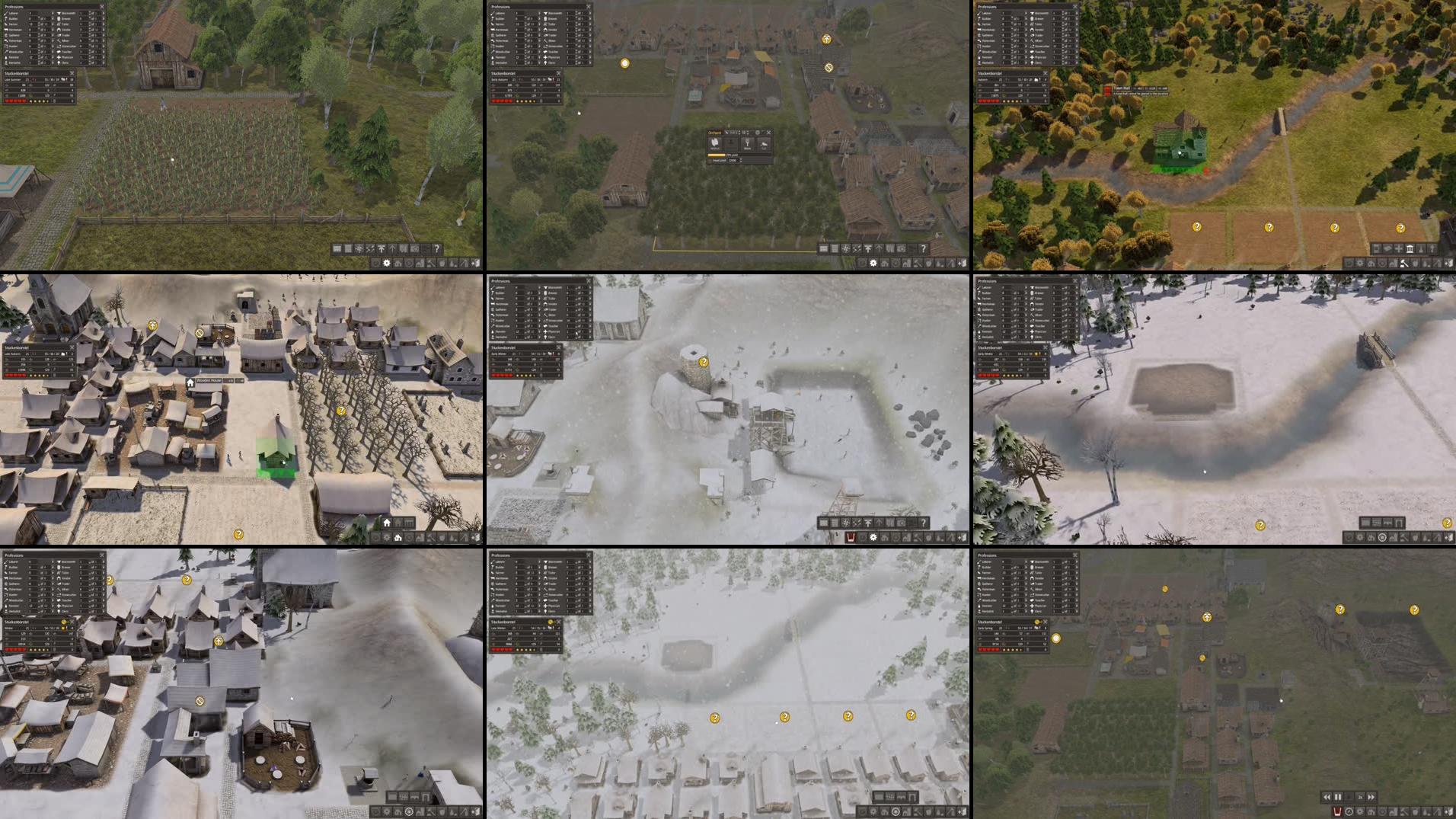
Task: Toggle the checkbox beside Food Limit in Orchard panel
Action: point(710,161)
